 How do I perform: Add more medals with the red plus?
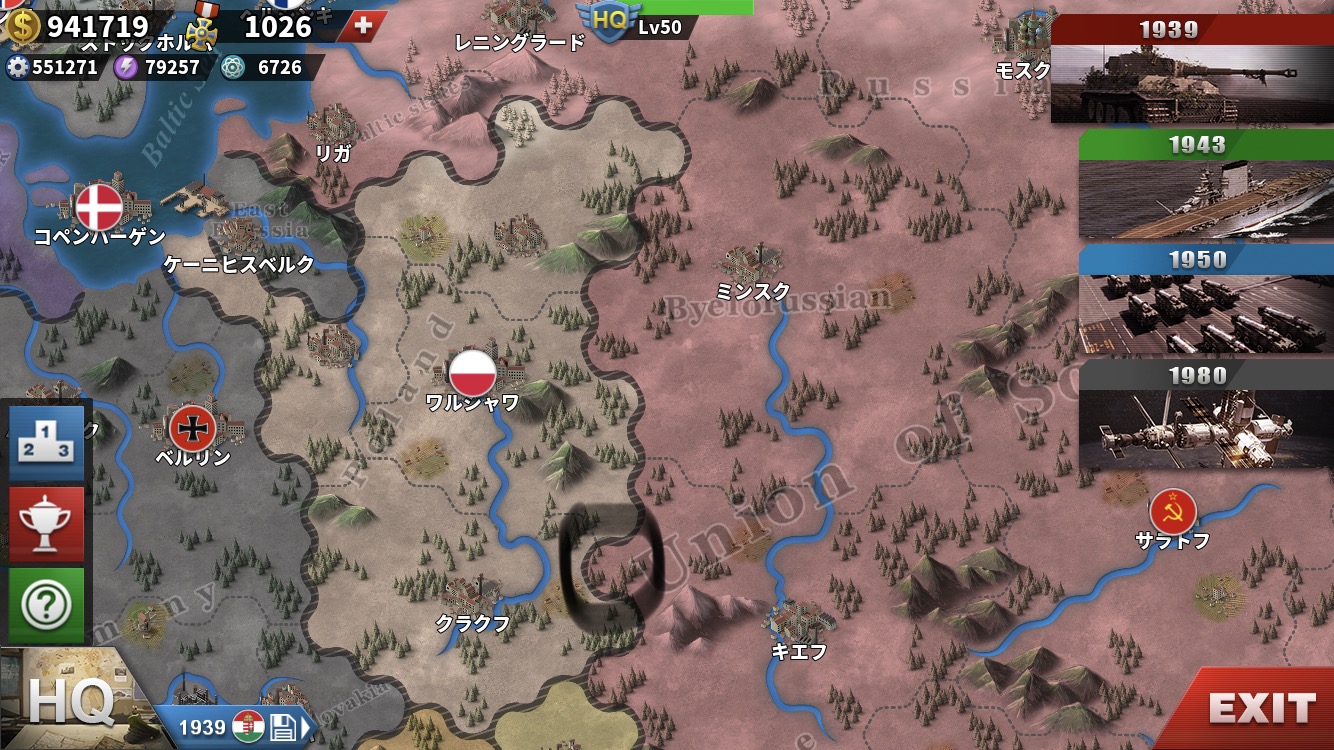tap(362, 26)
